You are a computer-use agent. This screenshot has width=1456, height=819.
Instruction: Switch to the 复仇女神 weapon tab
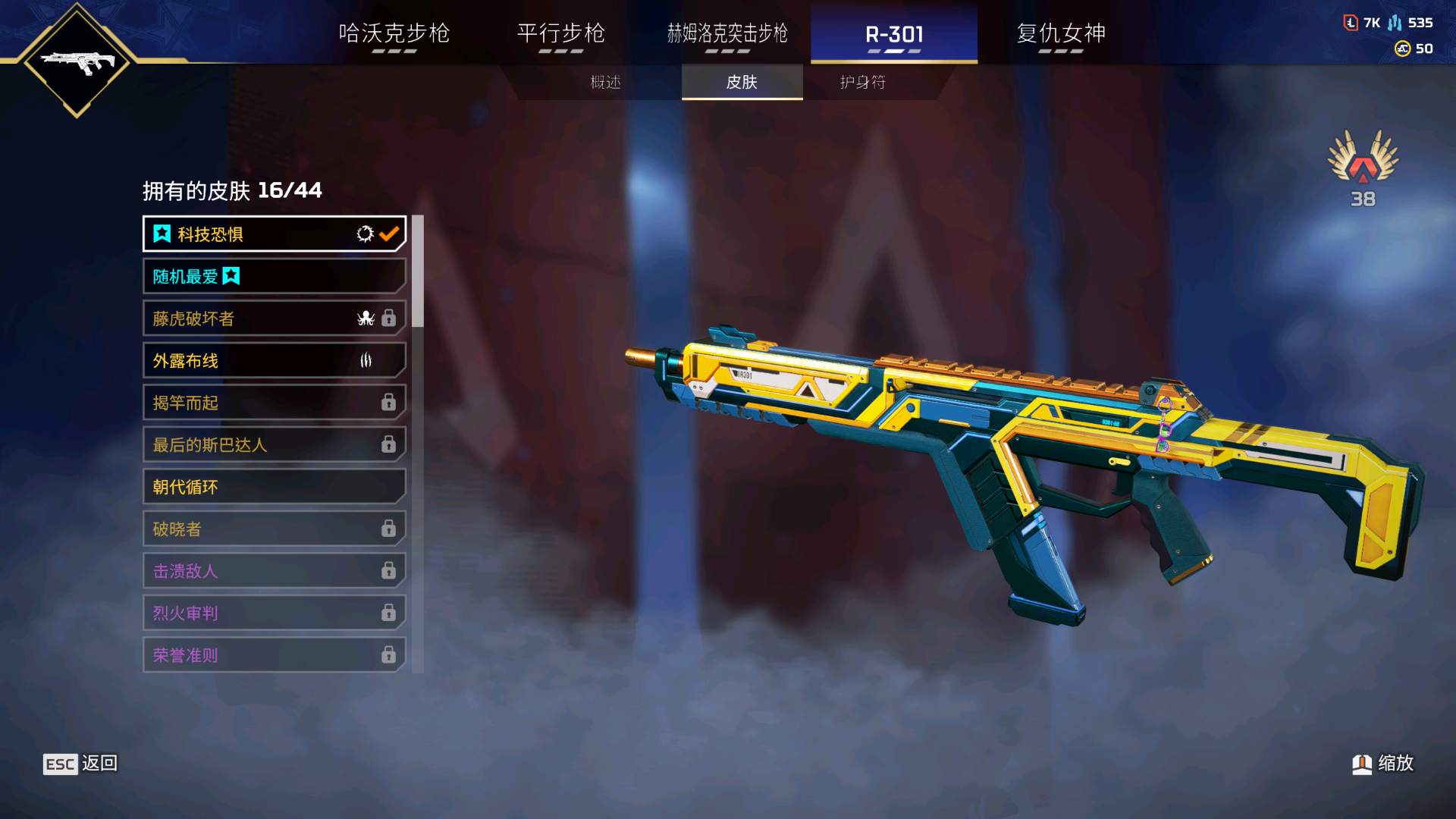click(1061, 34)
